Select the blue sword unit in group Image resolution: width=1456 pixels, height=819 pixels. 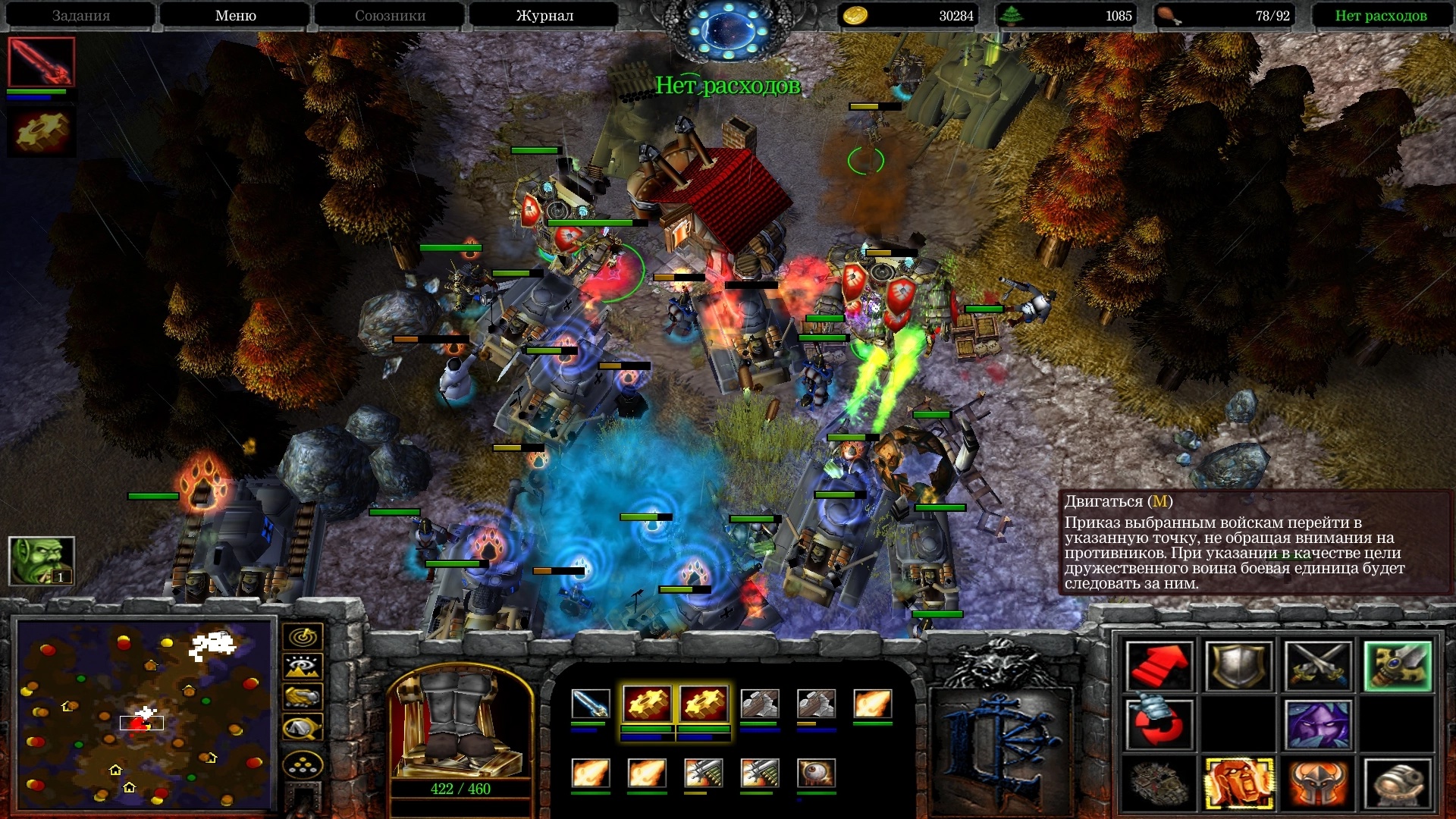click(590, 704)
